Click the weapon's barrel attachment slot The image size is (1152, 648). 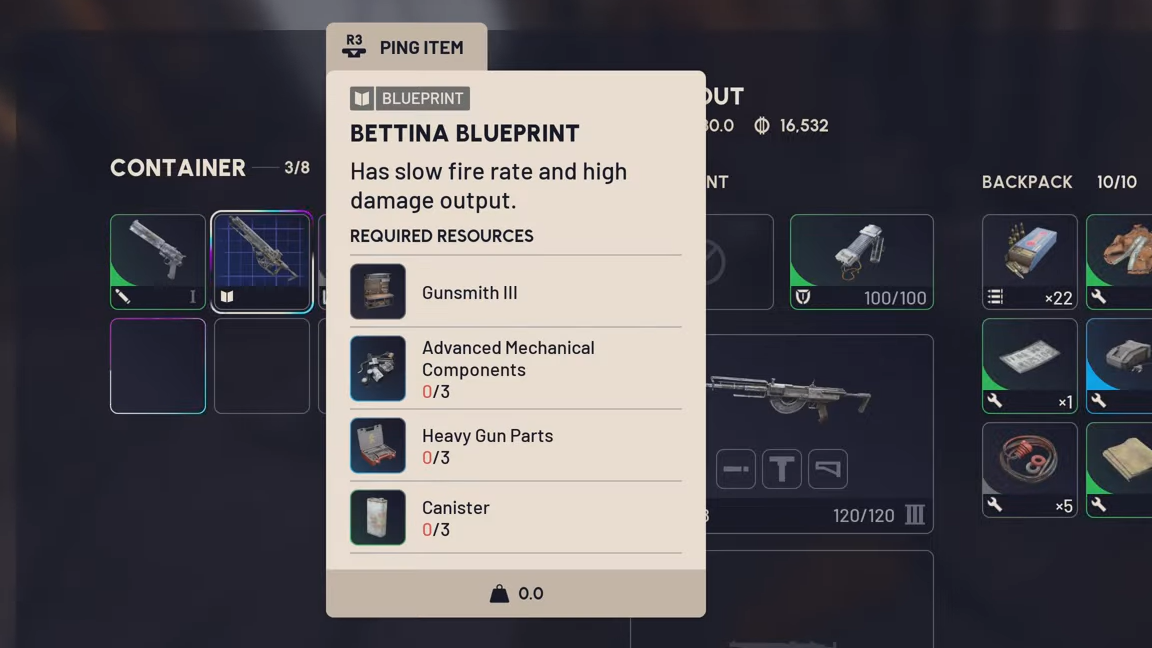click(736, 469)
